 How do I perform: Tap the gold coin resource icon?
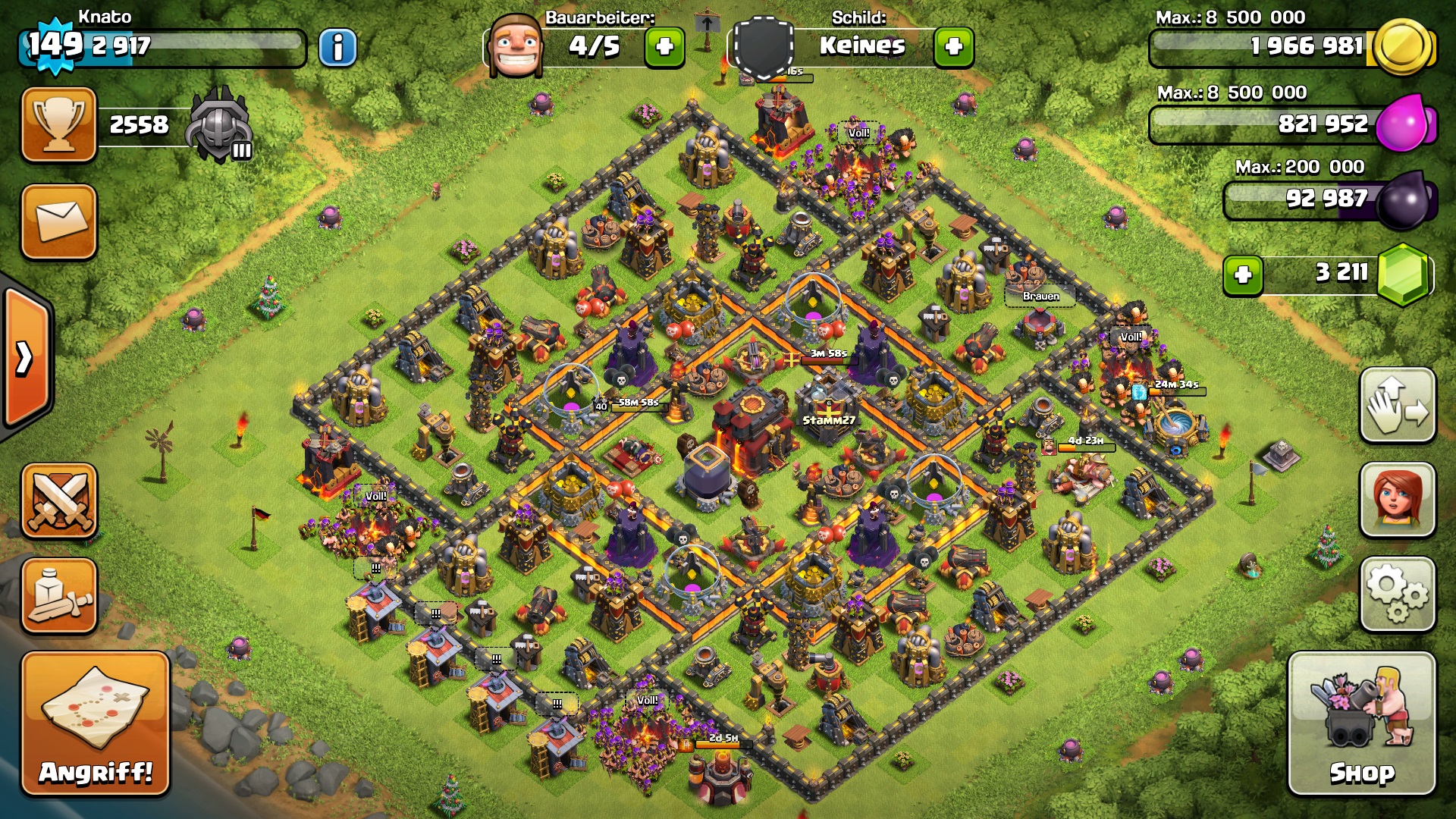[1403, 47]
